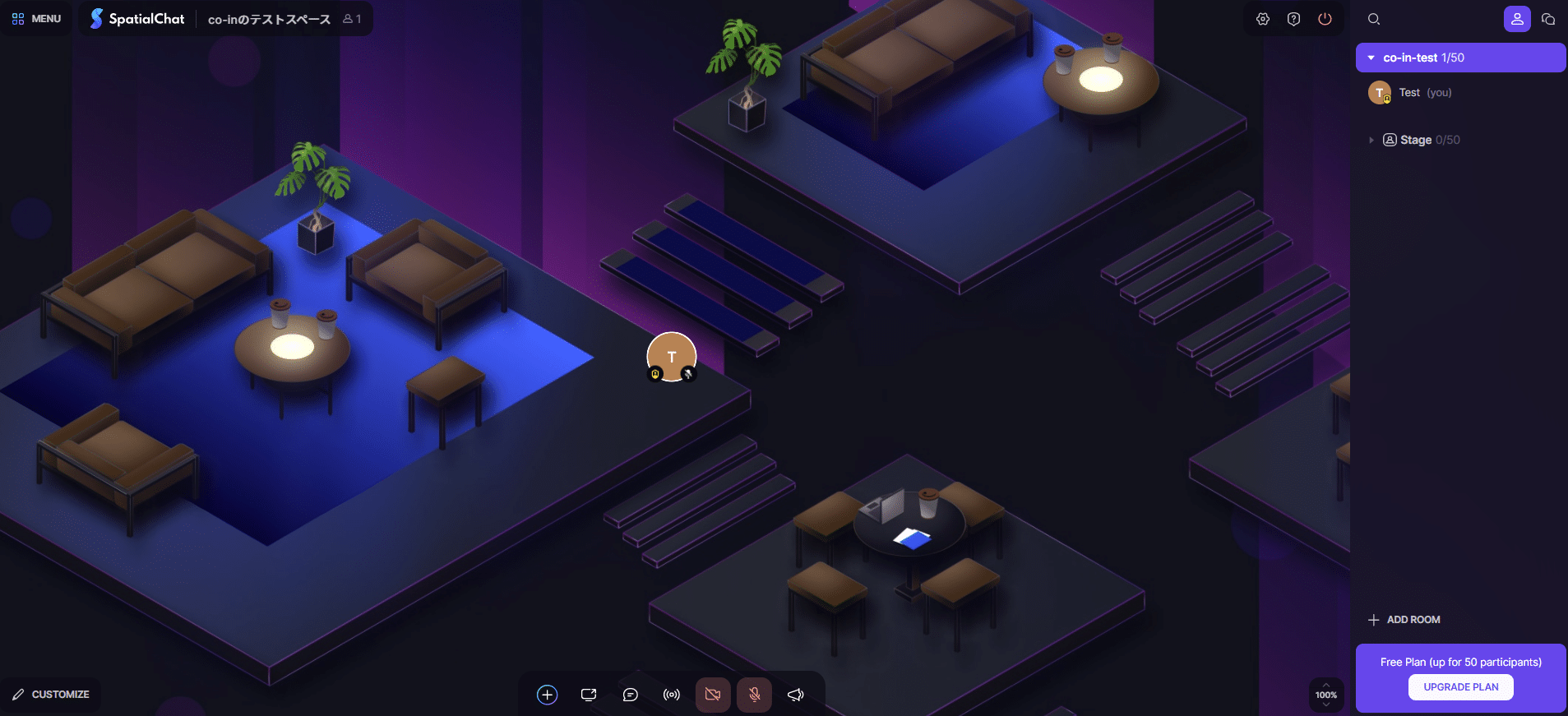Viewport: 1568px width, 716px height.
Task: Open the CUSTOMIZE editor
Action: [51, 695]
